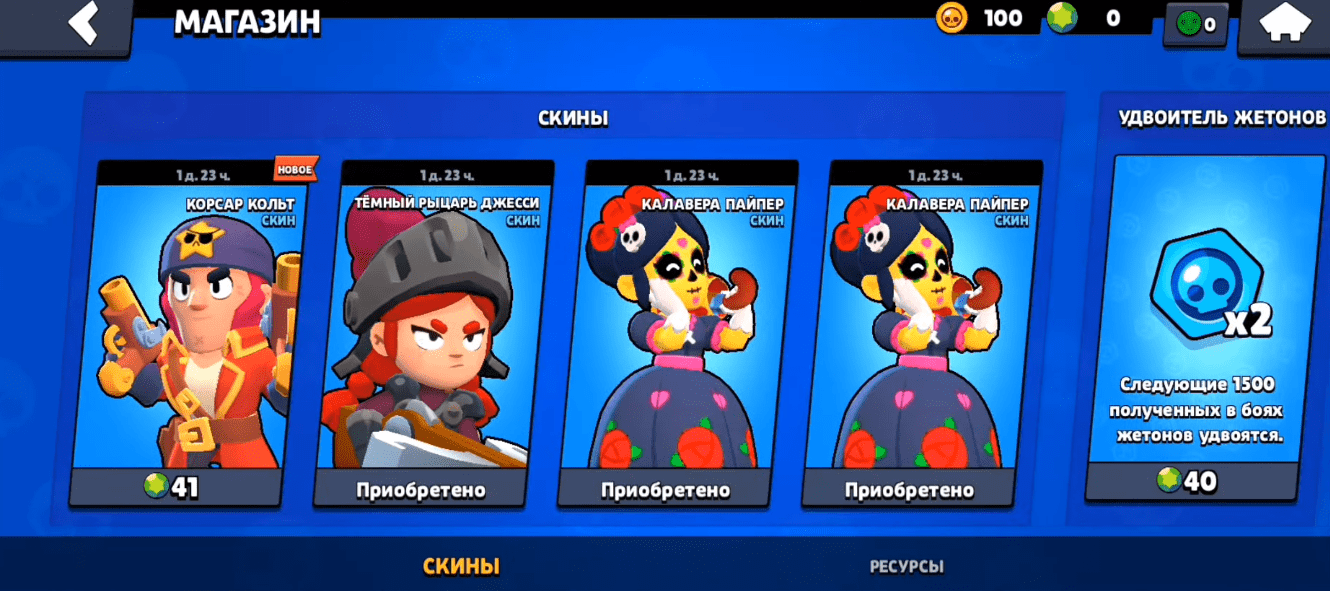This screenshot has height=591, width=1330.
Task: Switch to the Скины tab
Action: 461,566
